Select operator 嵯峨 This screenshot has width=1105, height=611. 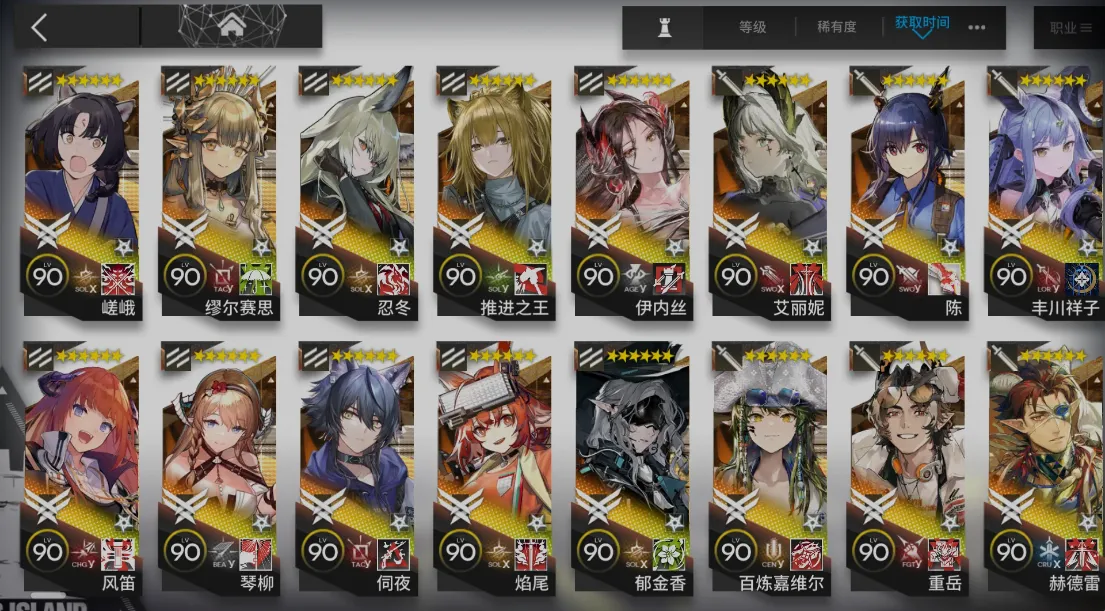(83, 190)
